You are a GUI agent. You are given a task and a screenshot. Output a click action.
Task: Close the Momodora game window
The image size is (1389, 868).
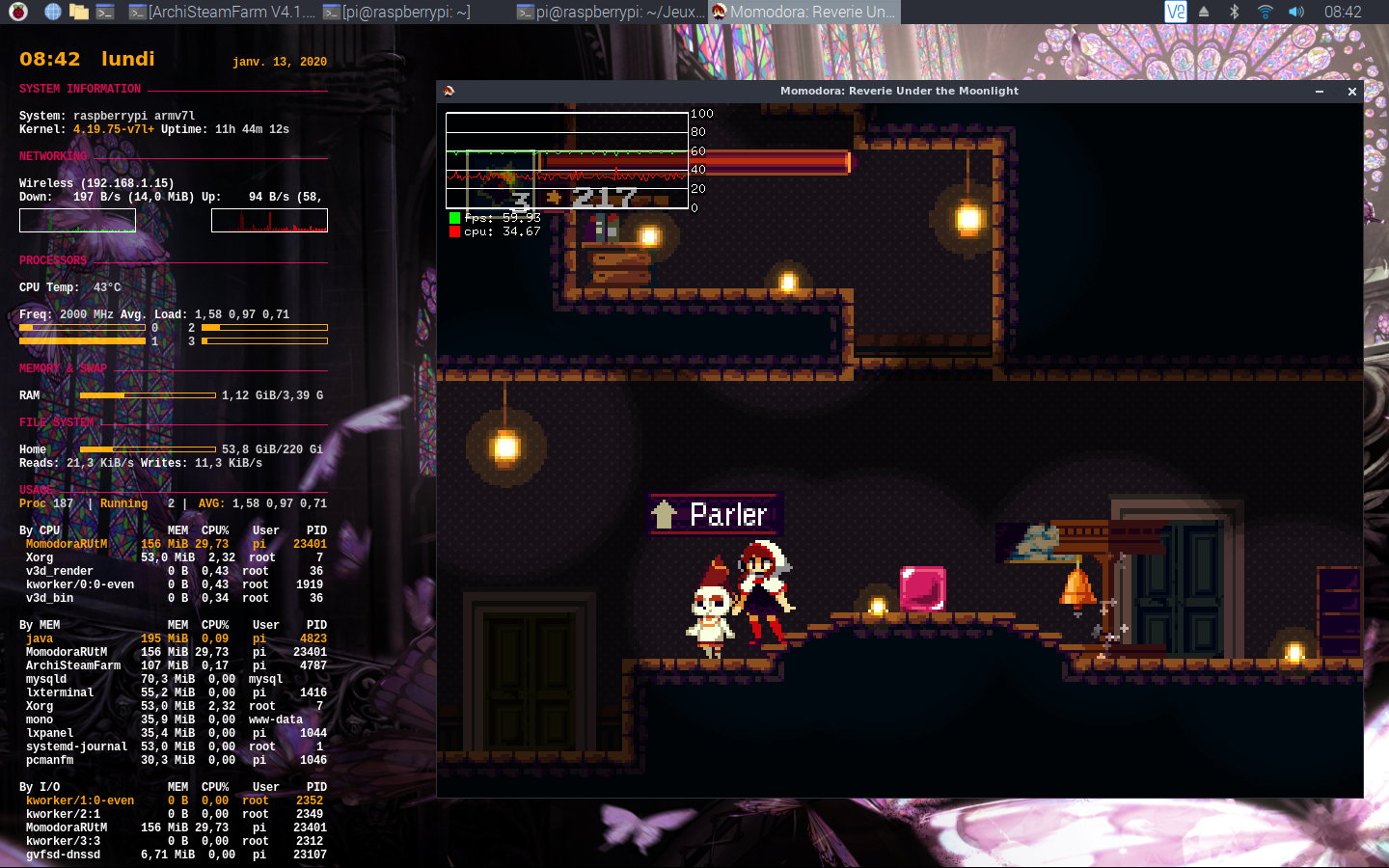click(1351, 92)
